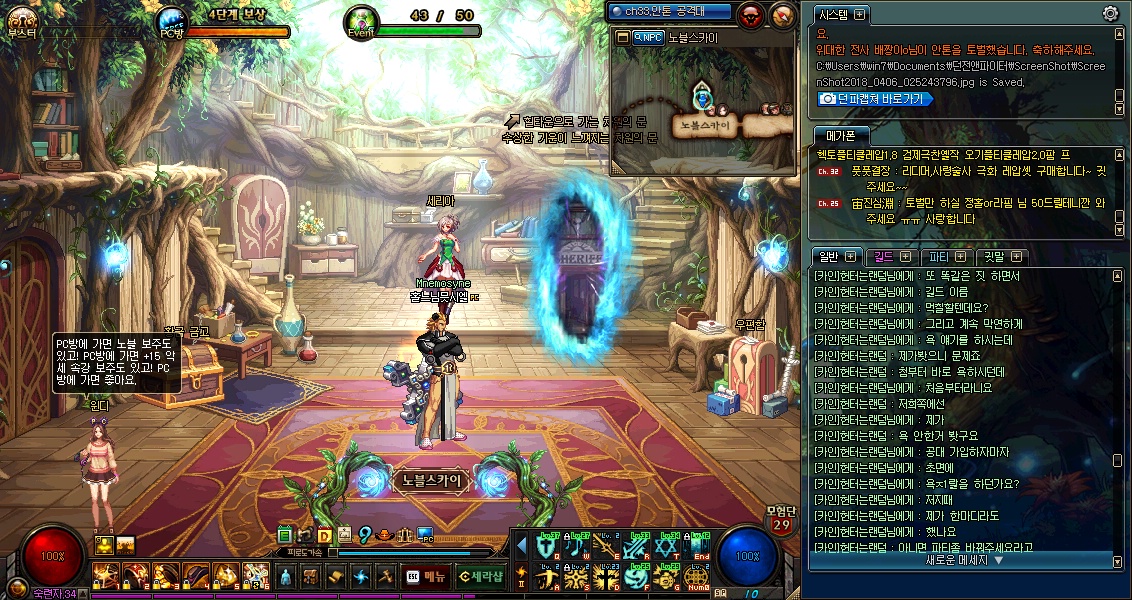Screen dimensions: 1132x600
Task: Activate the hexagram star skill
Action: [x=667, y=547]
